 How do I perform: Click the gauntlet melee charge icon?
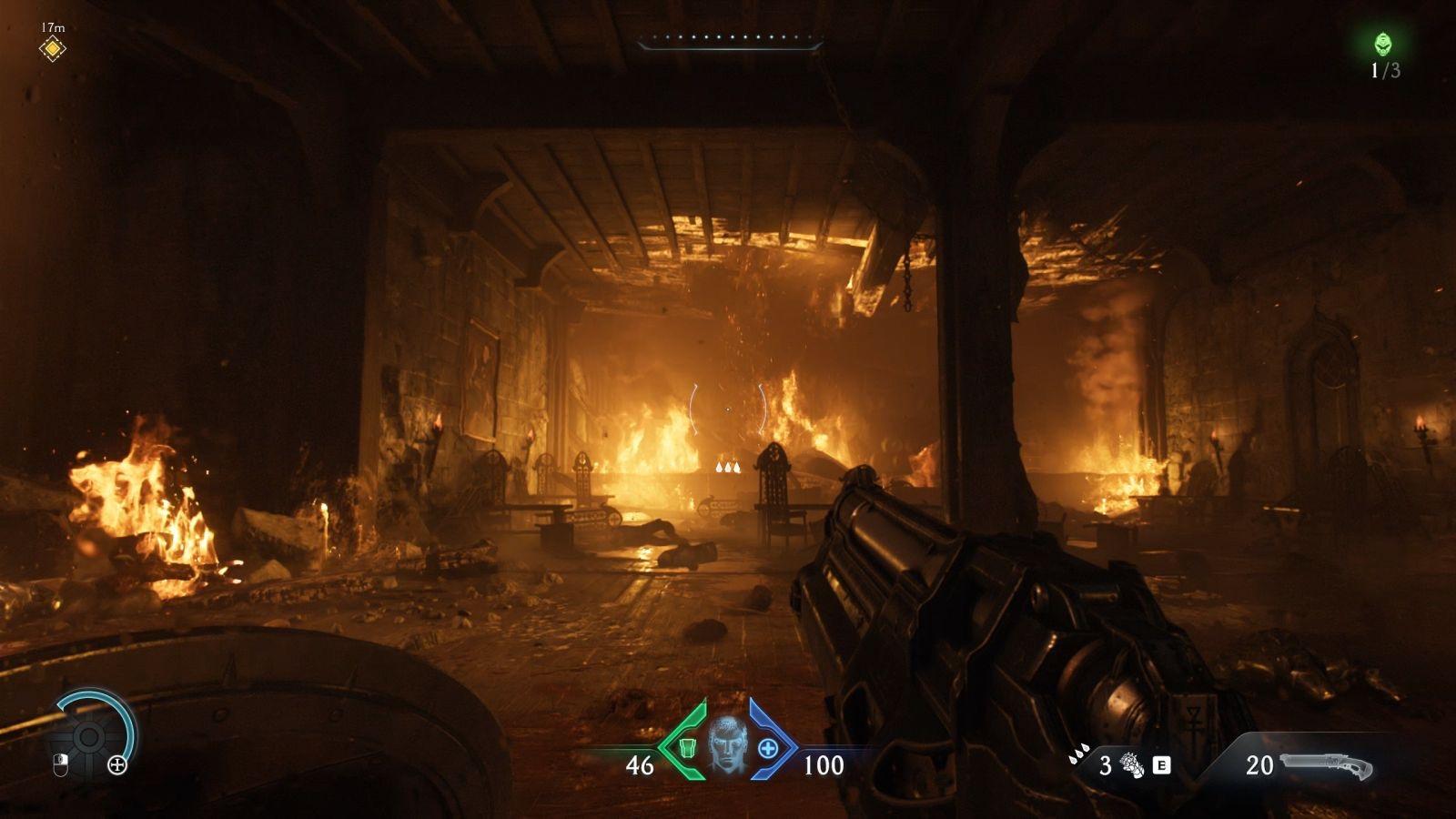click(x=1132, y=765)
